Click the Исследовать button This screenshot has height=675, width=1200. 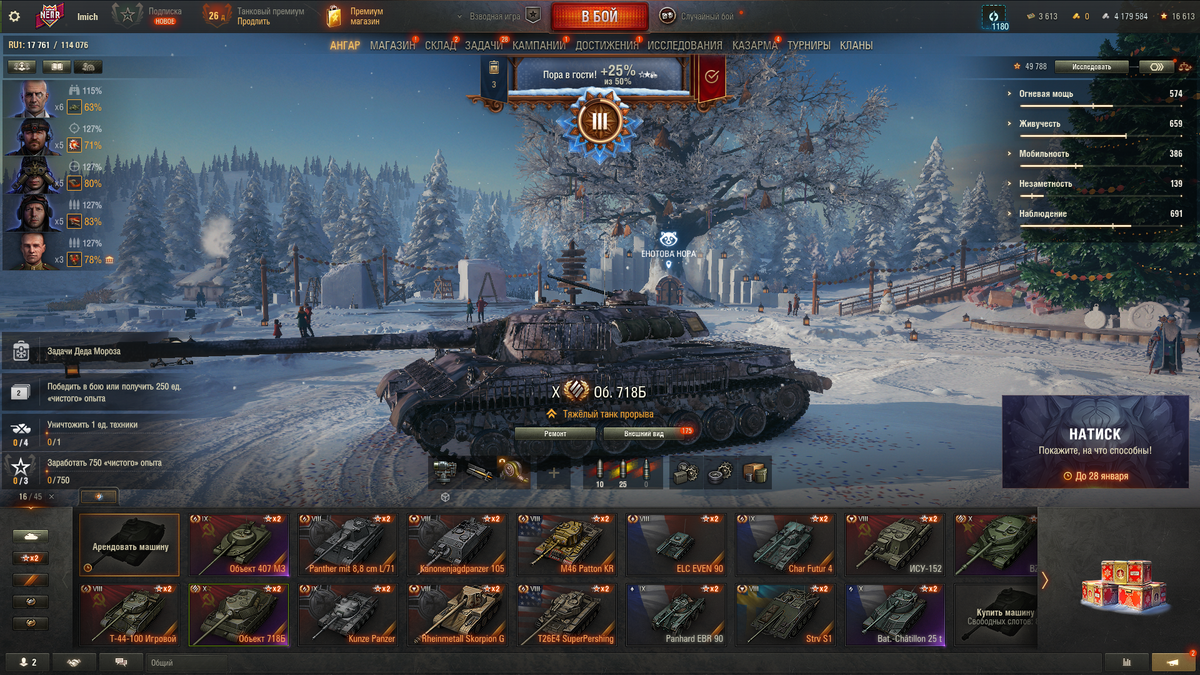click(x=1091, y=67)
